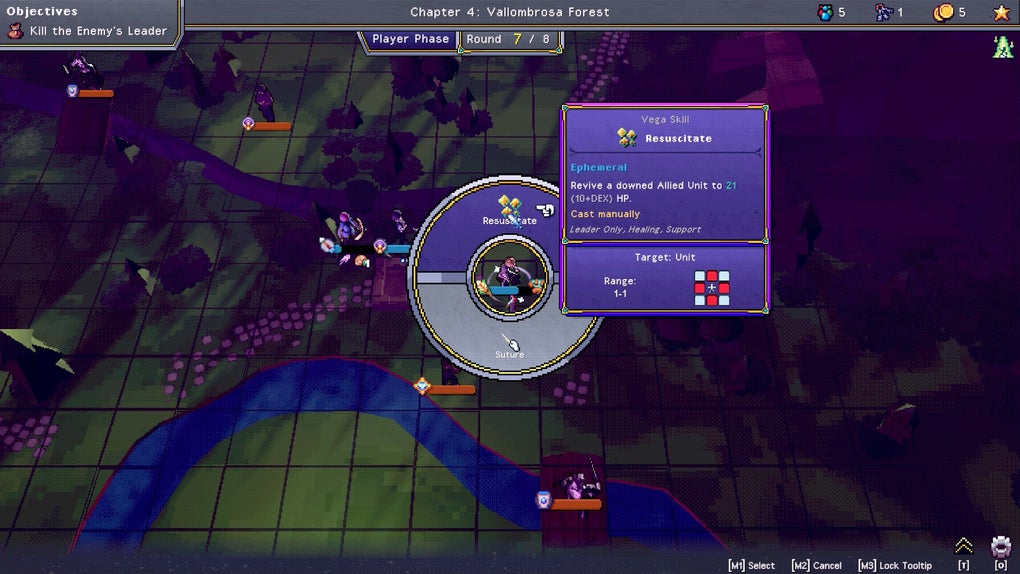Choose the Suture skill in radial menu

(x=510, y=347)
